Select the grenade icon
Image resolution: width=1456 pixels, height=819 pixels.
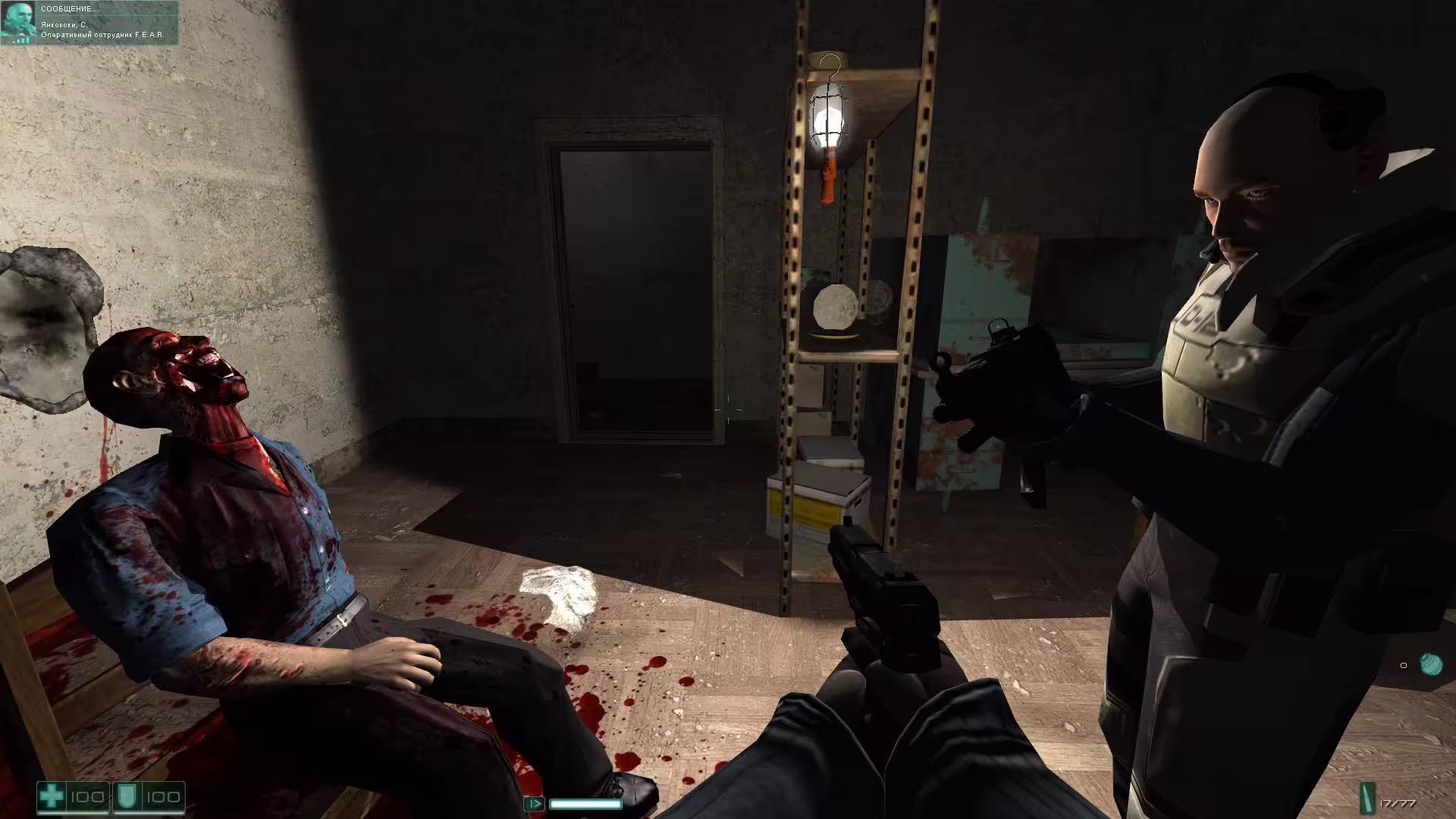[x=1430, y=664]
